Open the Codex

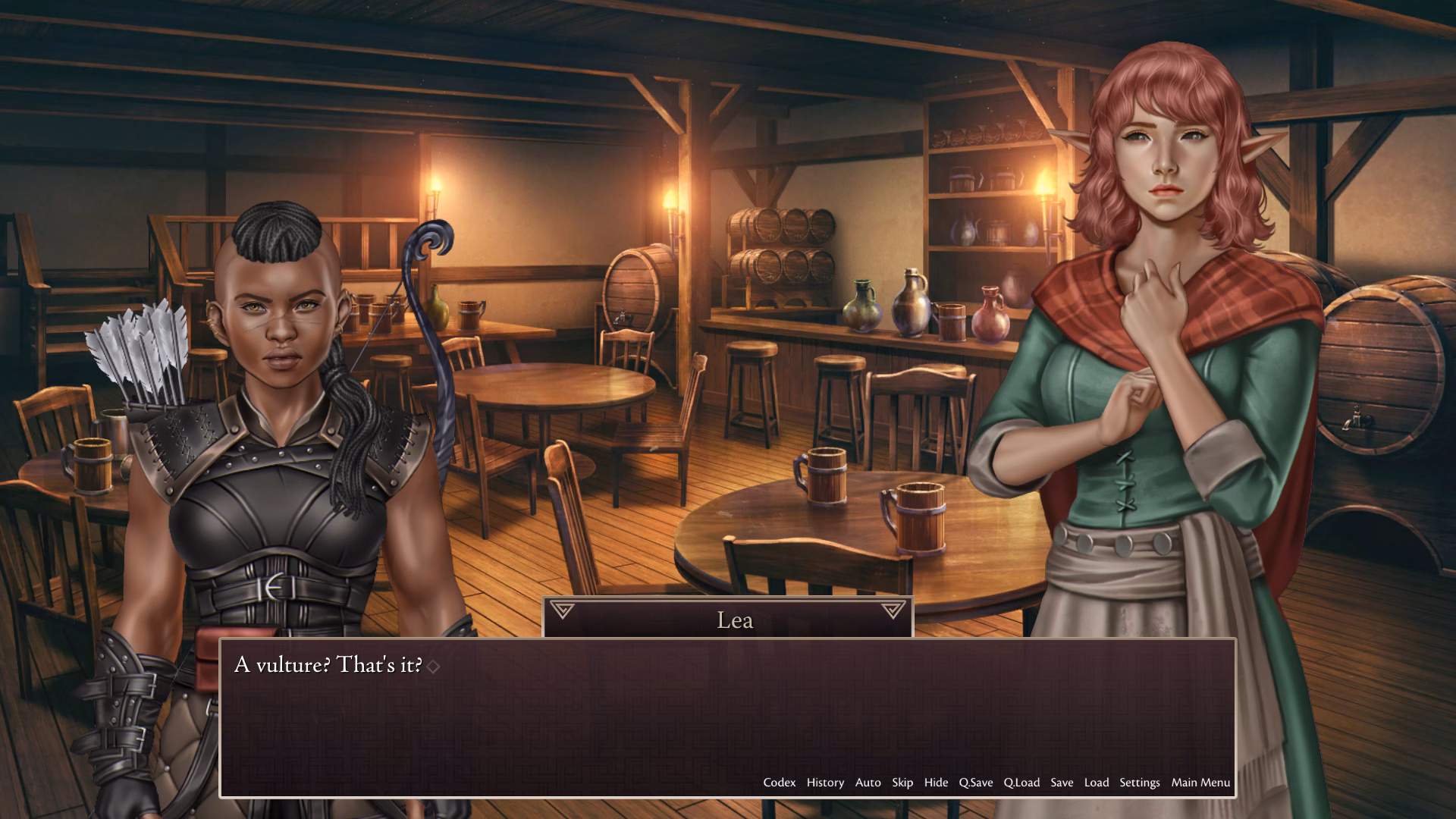point(779,783)
